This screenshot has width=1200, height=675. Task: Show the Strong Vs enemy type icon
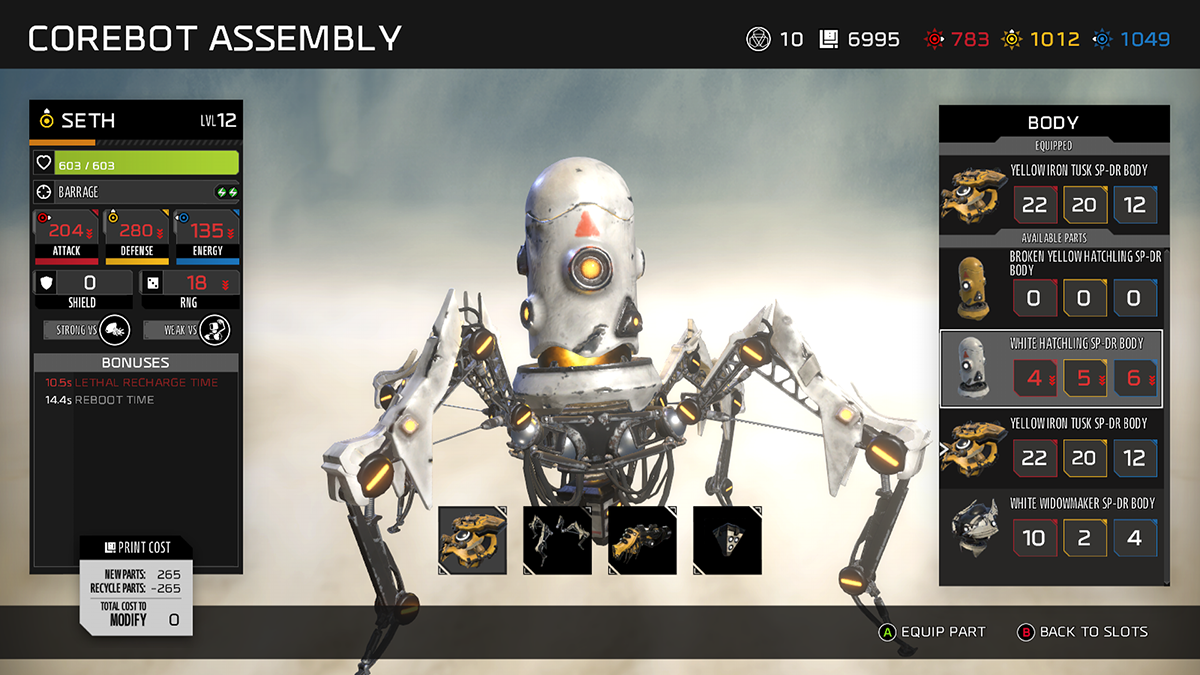pos(115,330)
